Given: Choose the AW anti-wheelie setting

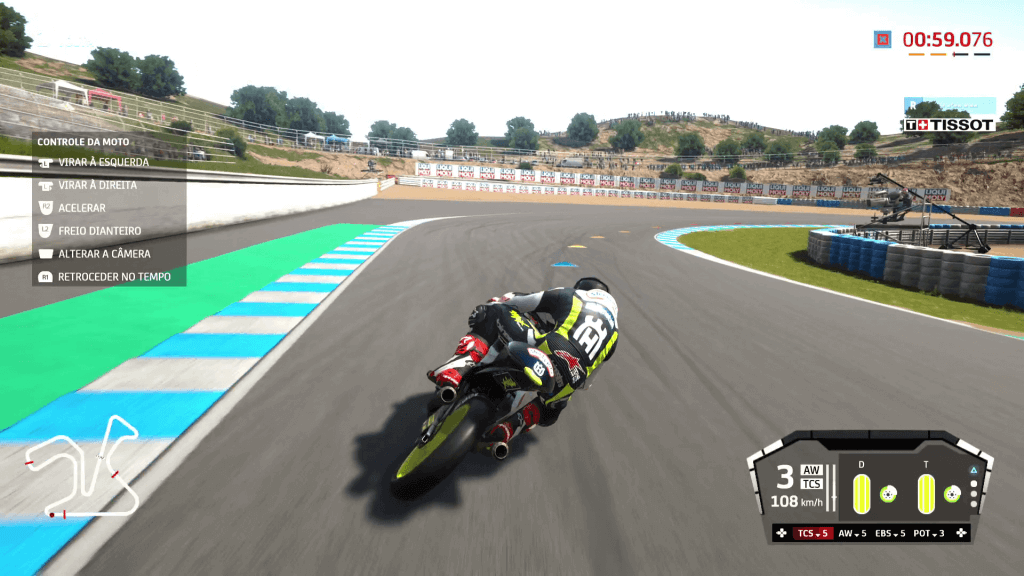Looking at the screenshot, I should [x=852, y=534].
